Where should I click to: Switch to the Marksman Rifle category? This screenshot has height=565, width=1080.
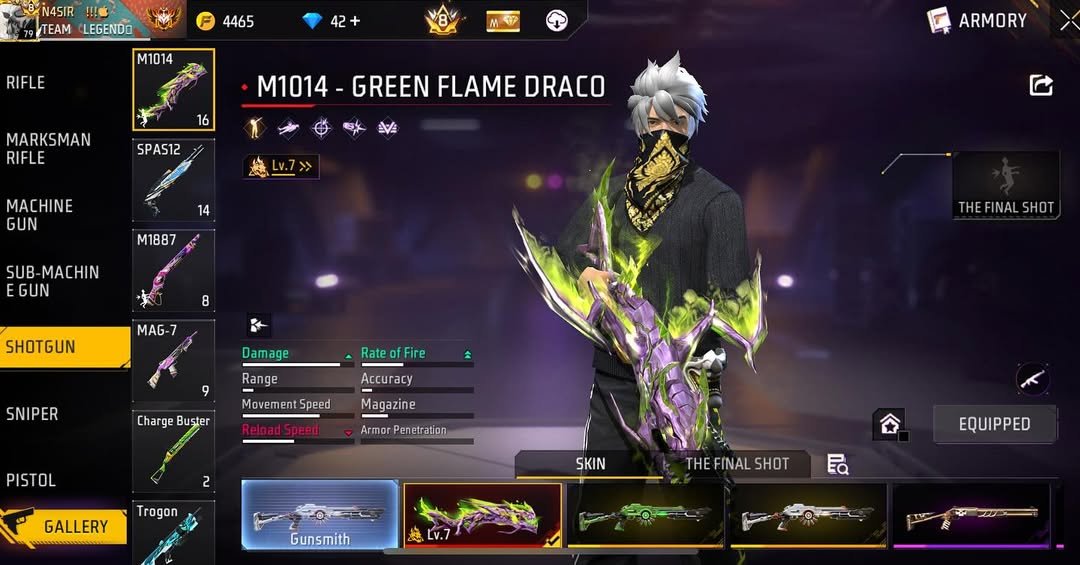click(48, 149)
